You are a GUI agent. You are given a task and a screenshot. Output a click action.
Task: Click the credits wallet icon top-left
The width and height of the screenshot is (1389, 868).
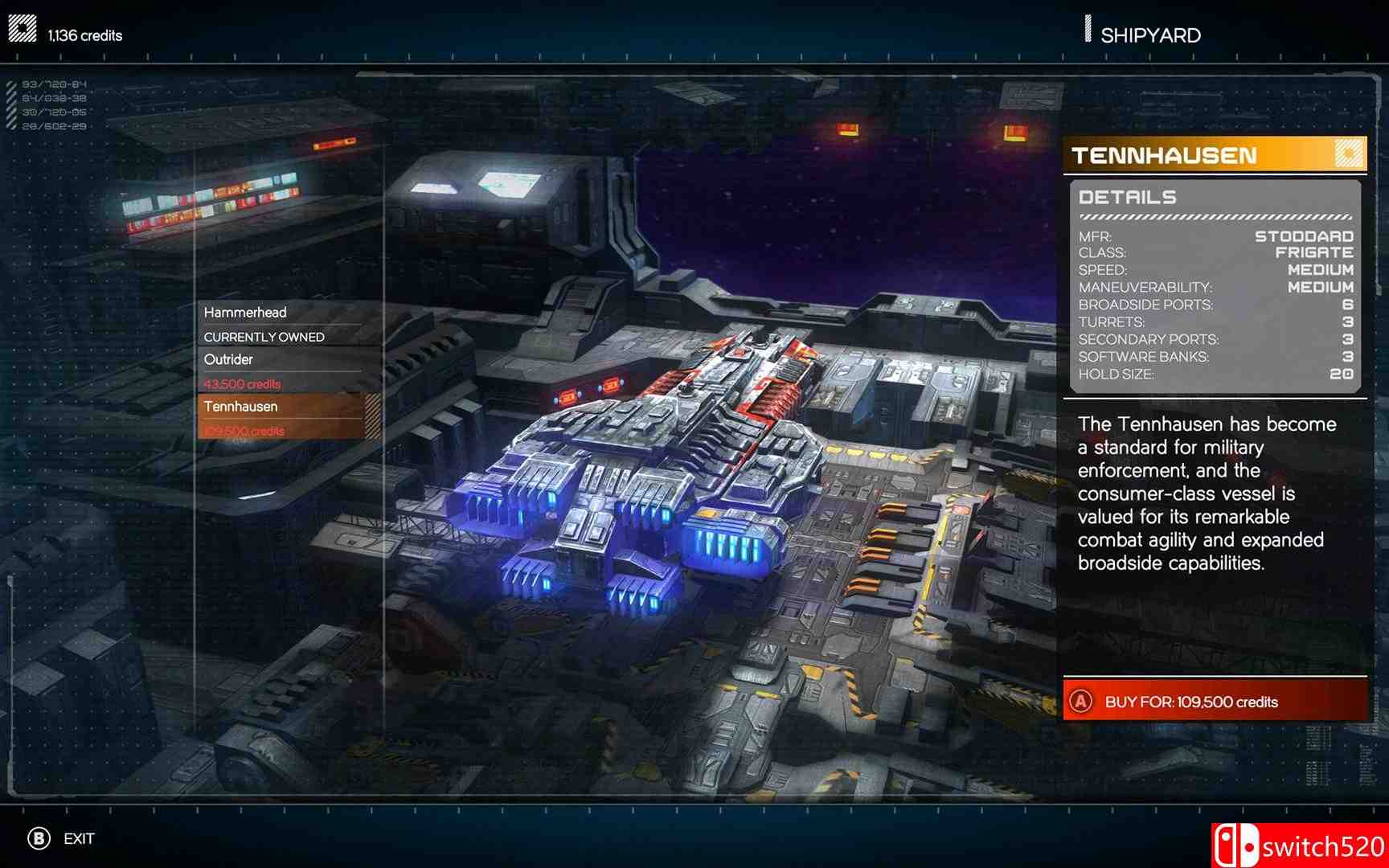22,26
